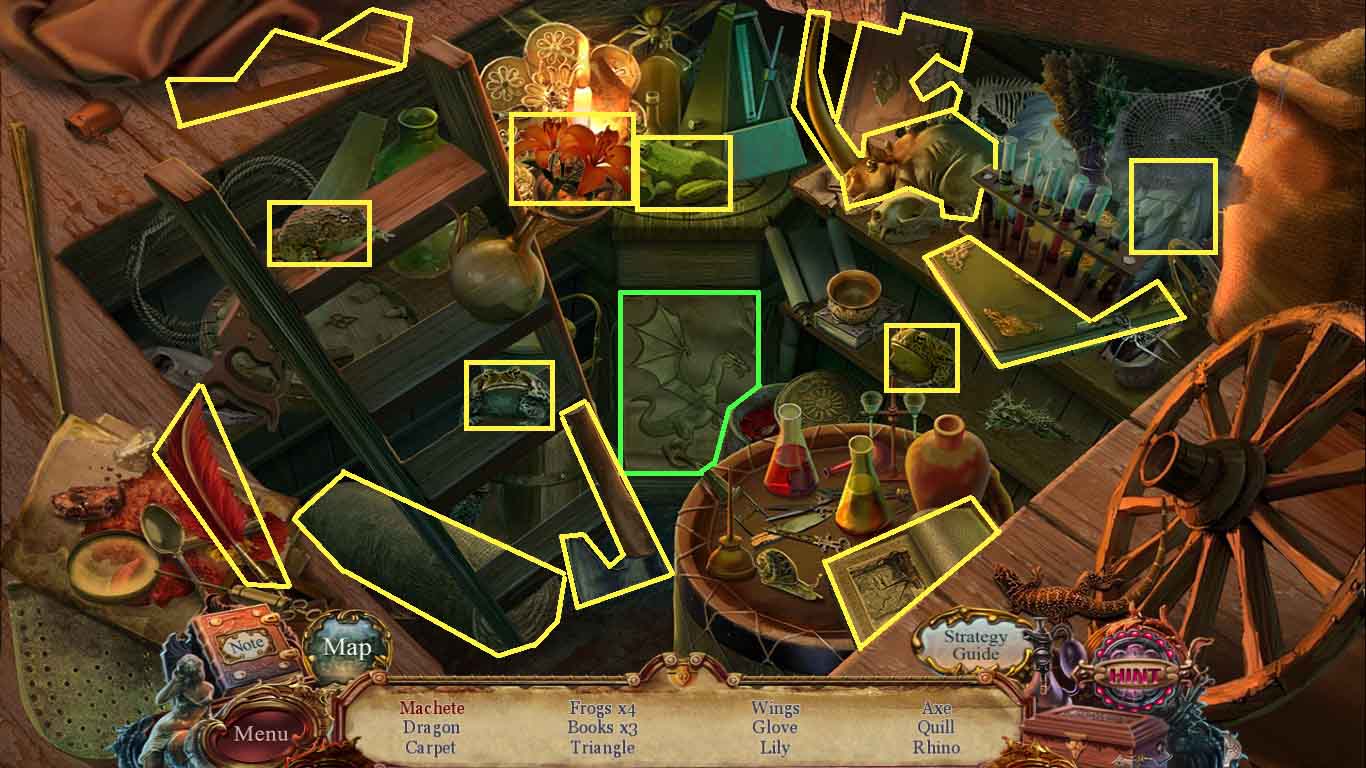Click the Wings entry in the item list

click(x=775, y=708)
